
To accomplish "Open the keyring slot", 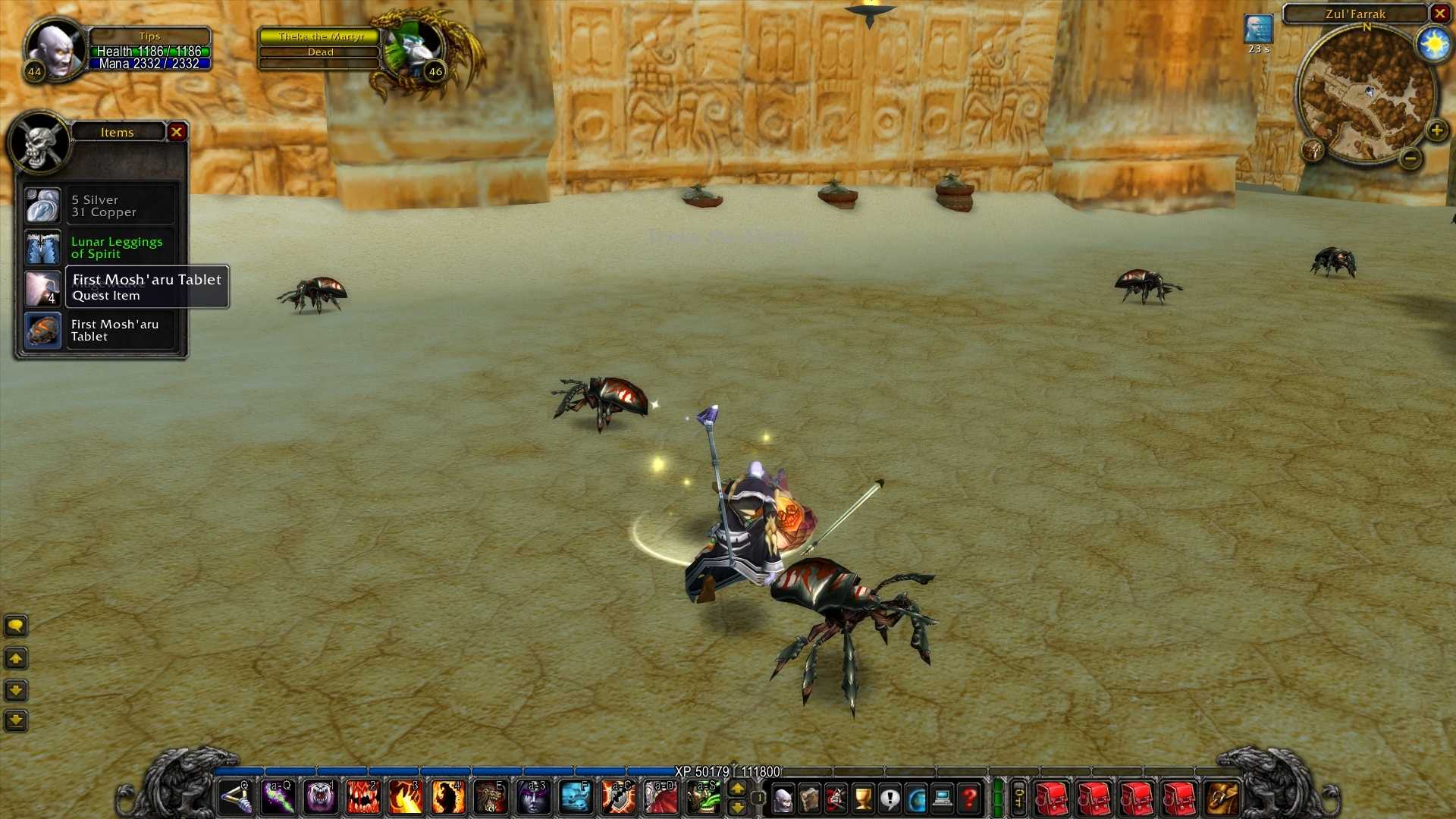I will click(x=1018, y=798).
